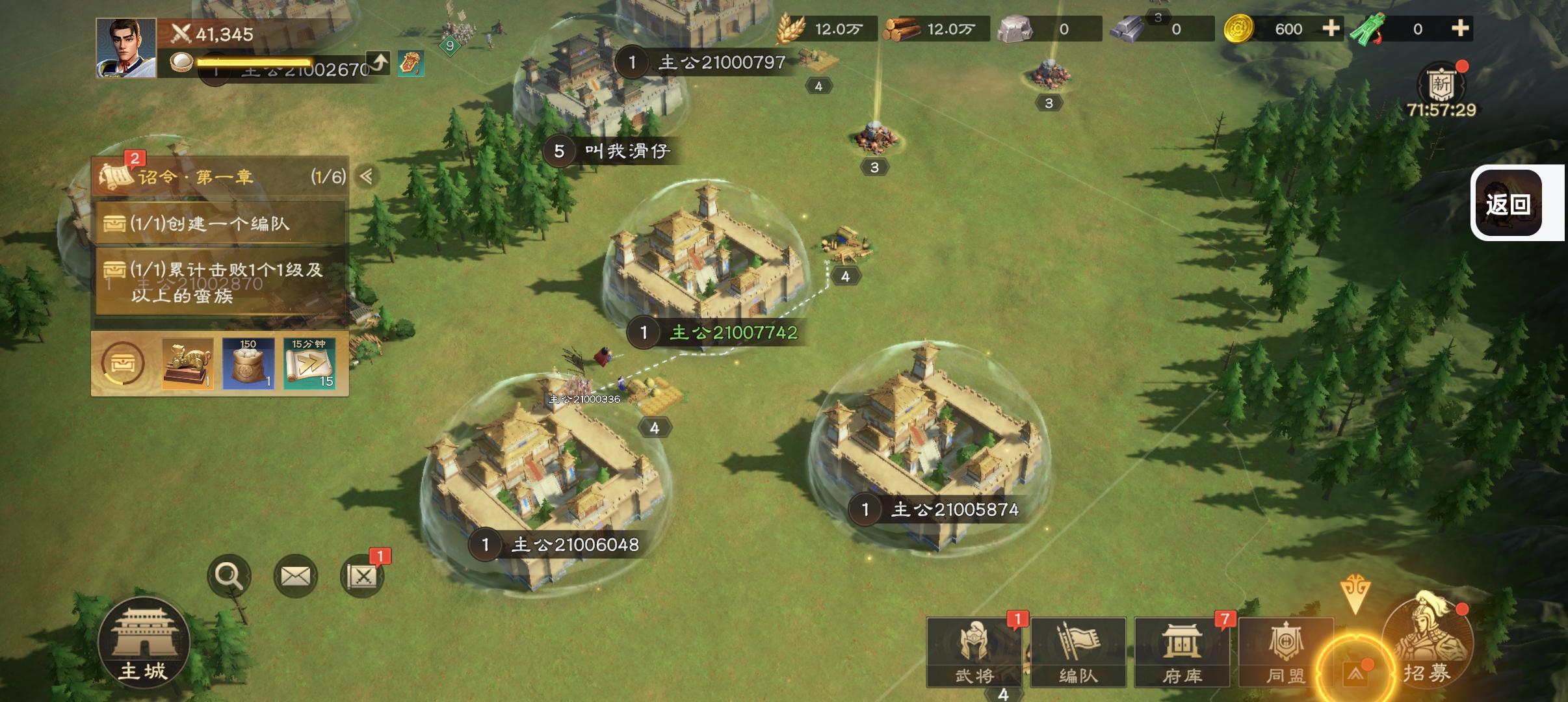The image size is (1568, 702).
Task: Claim the chapter reward chest icon
Action: (x=122, y=364)
